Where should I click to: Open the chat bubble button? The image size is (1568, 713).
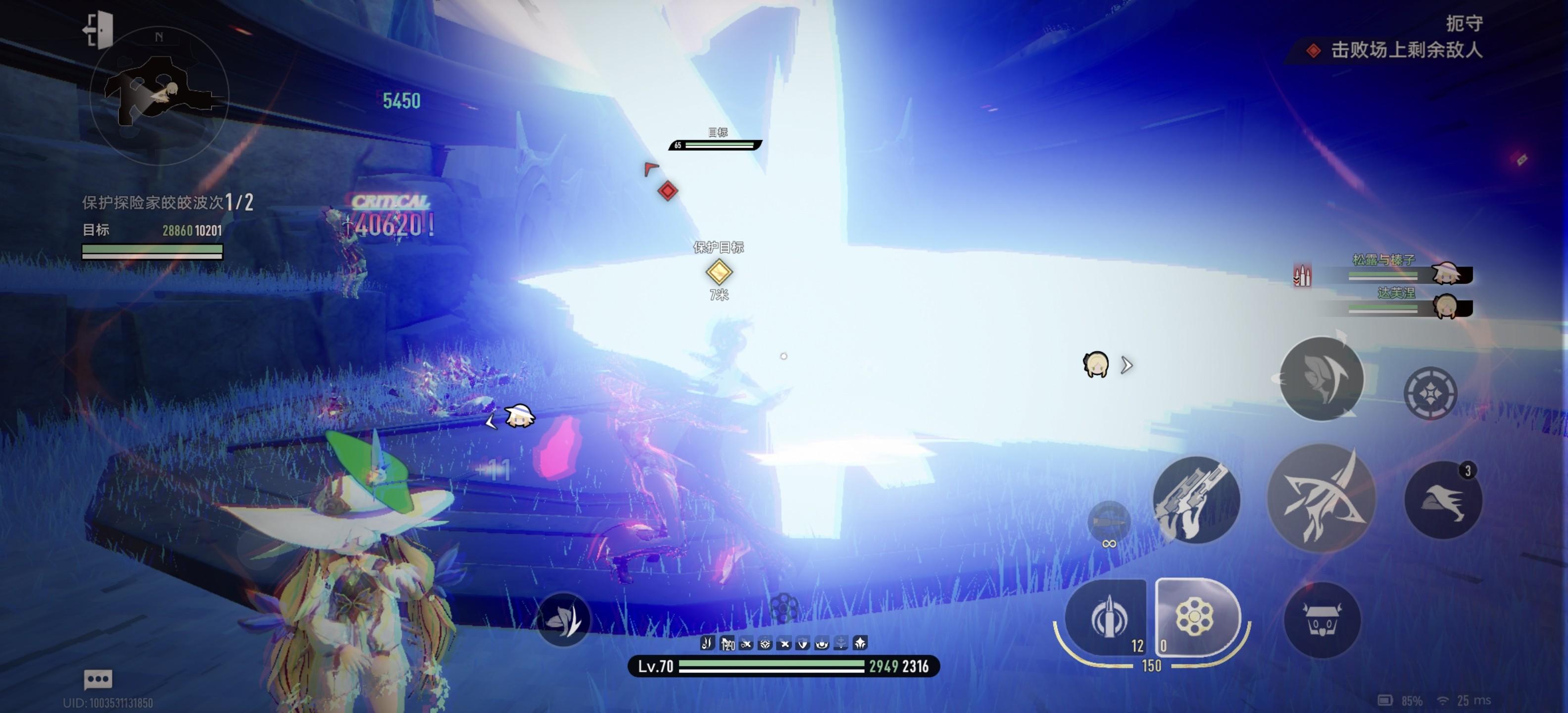98,678
